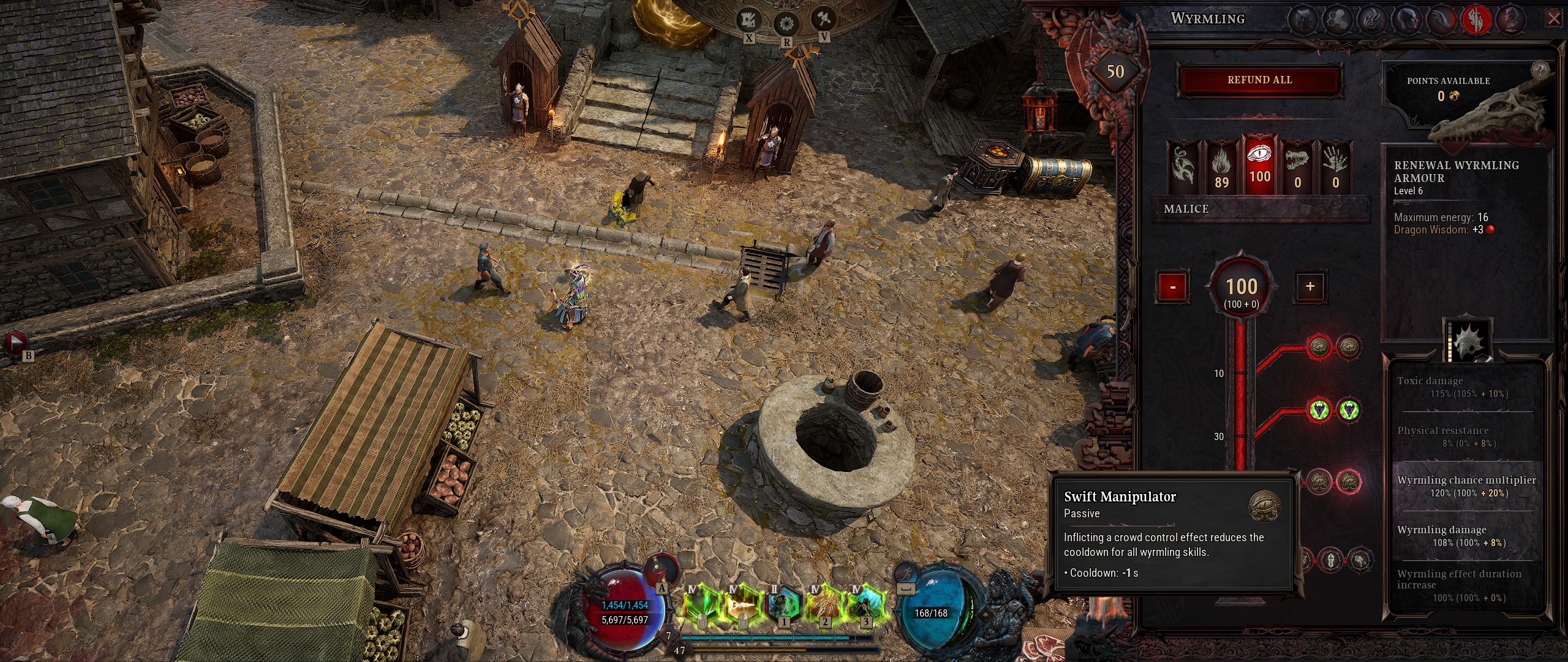
Task: Open the help question mark icon
Action: (x=1539, y=69)
